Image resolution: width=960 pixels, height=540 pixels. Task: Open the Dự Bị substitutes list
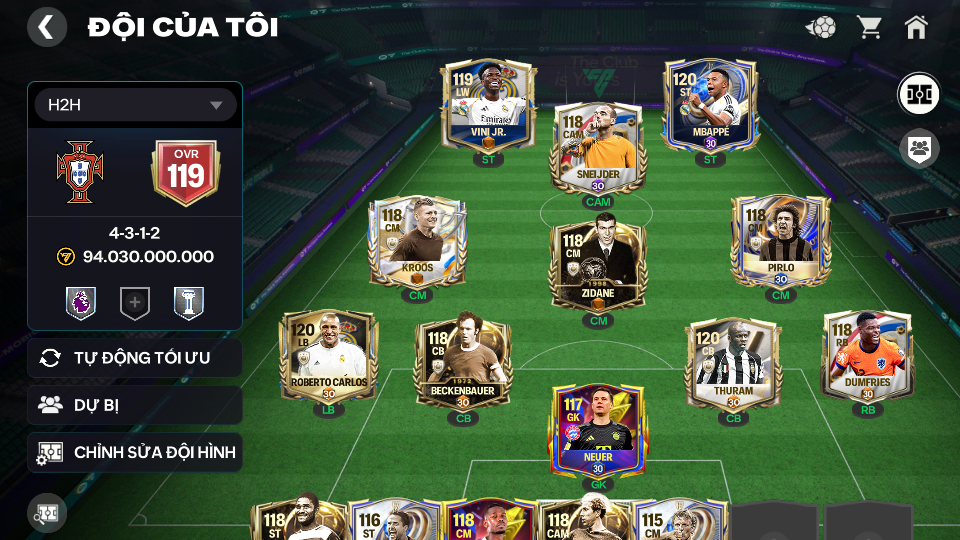135,405
